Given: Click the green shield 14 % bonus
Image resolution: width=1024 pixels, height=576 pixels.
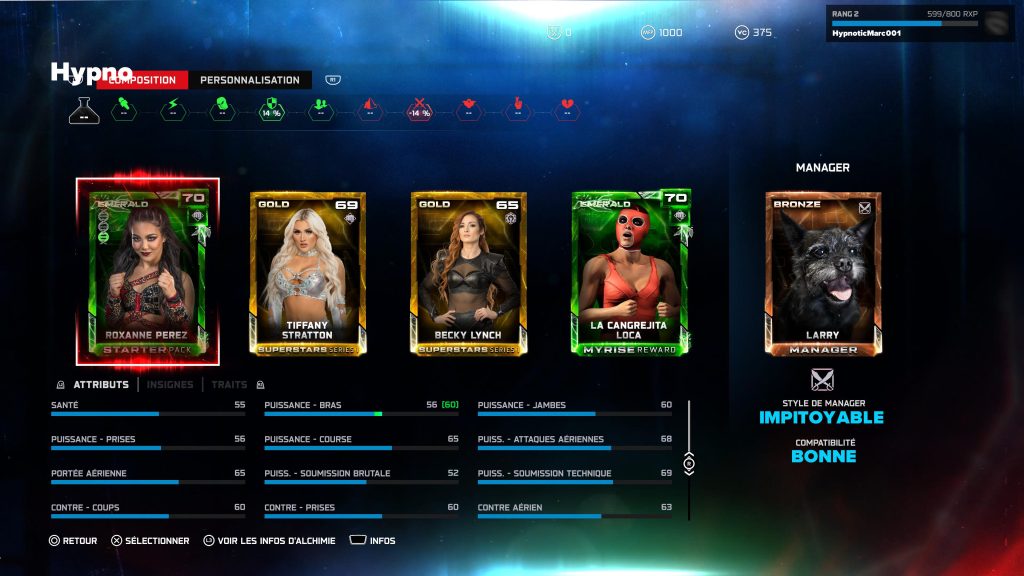Looking at the screenshot, I should point(270,109).
